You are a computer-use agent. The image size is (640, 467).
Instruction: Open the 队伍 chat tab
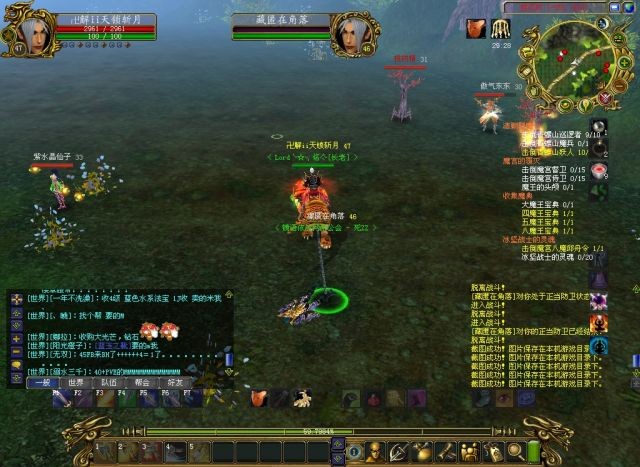(x=109, y=382)
